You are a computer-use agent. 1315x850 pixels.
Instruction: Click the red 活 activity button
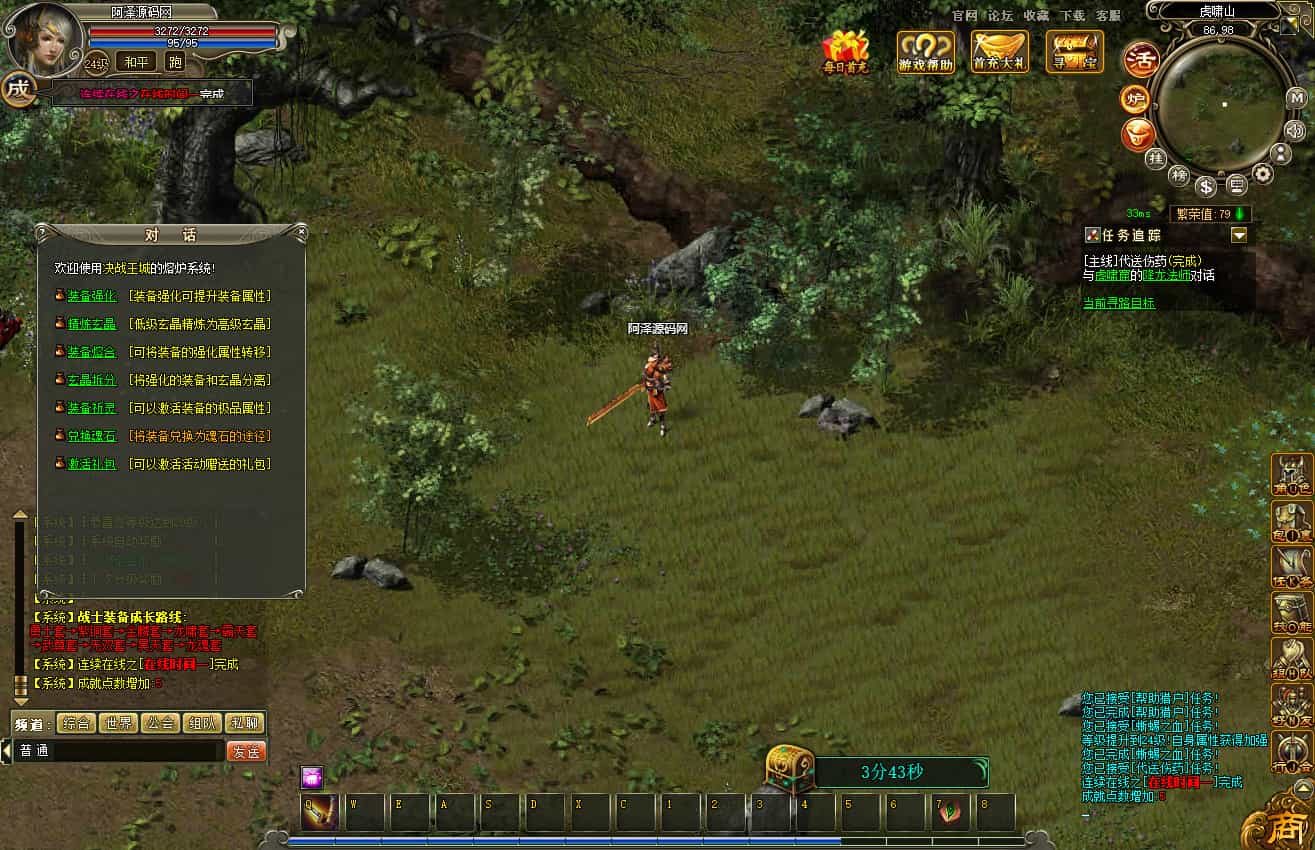pos(1140,59)
